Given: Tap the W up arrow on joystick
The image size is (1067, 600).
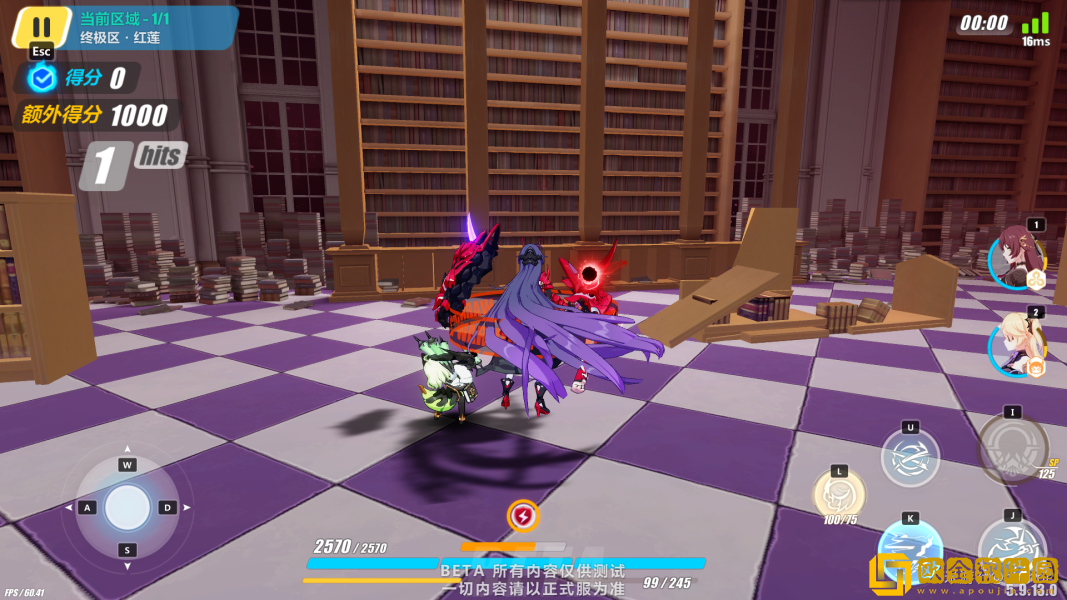Looking at the screenshot, I should 127,465.
